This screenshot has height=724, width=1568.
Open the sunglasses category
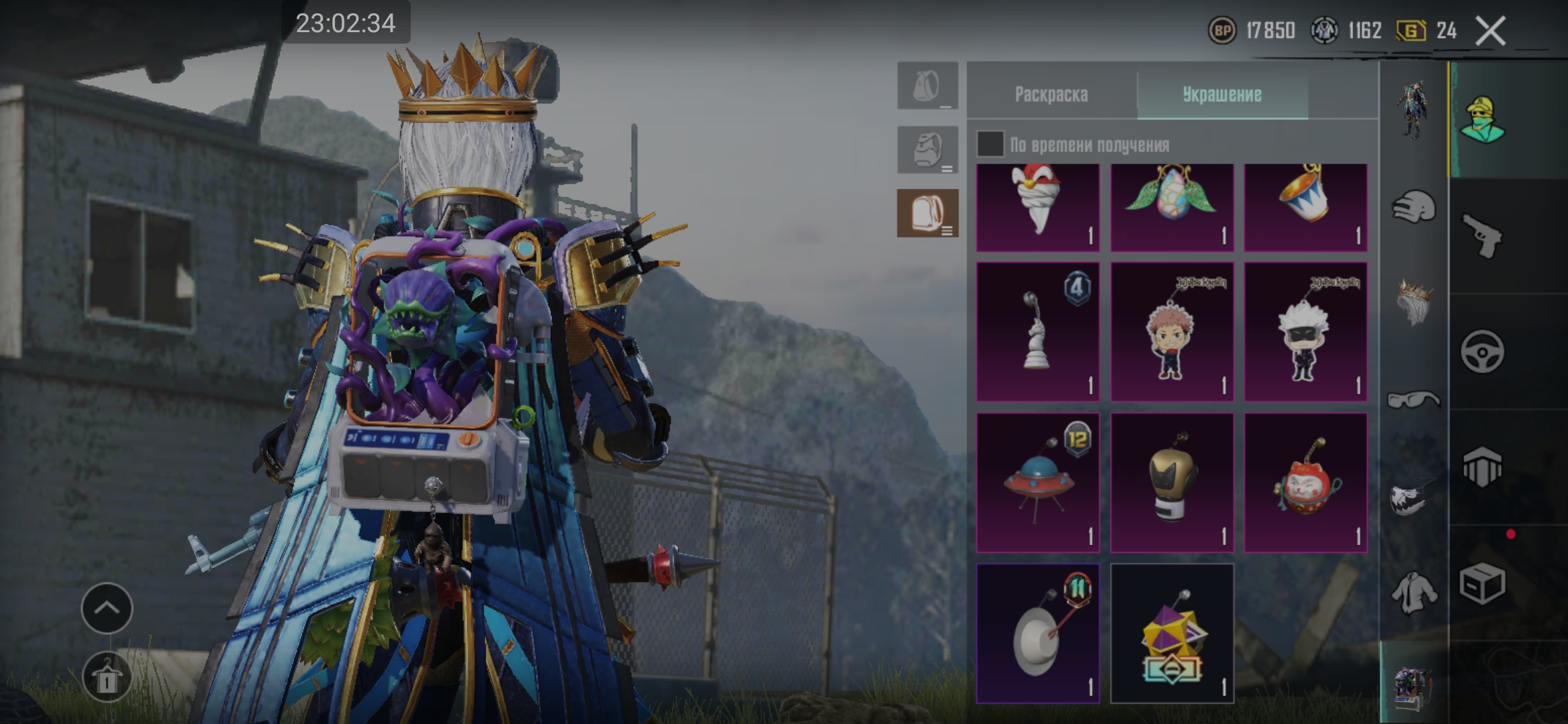(x=1414, y=400)
